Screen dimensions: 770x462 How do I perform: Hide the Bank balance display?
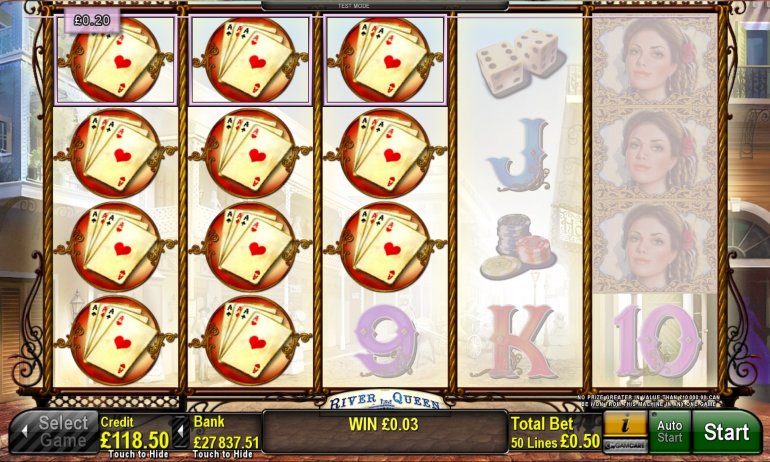point(225,438)
